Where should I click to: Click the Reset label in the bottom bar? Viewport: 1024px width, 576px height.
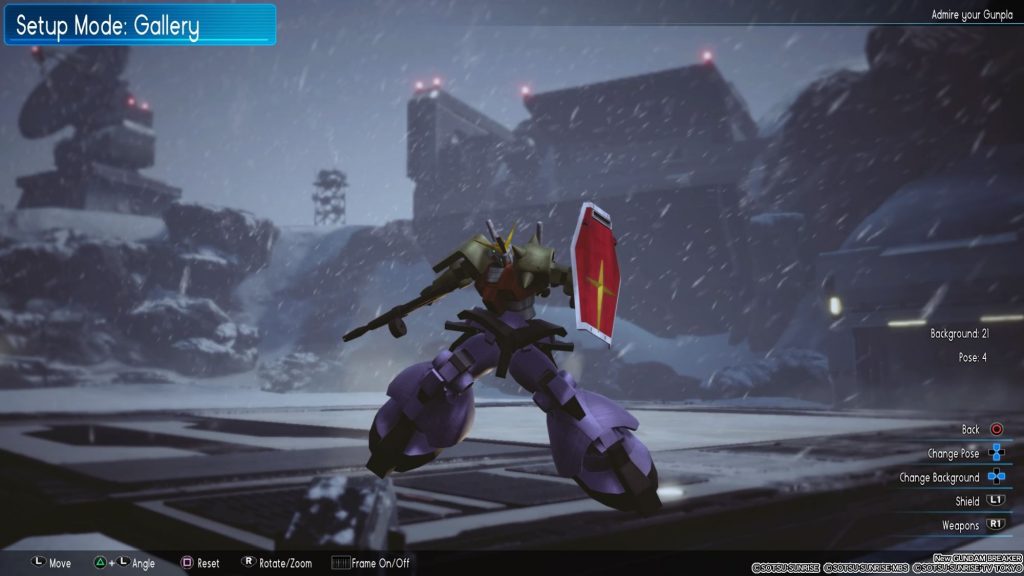pos(208,564)
